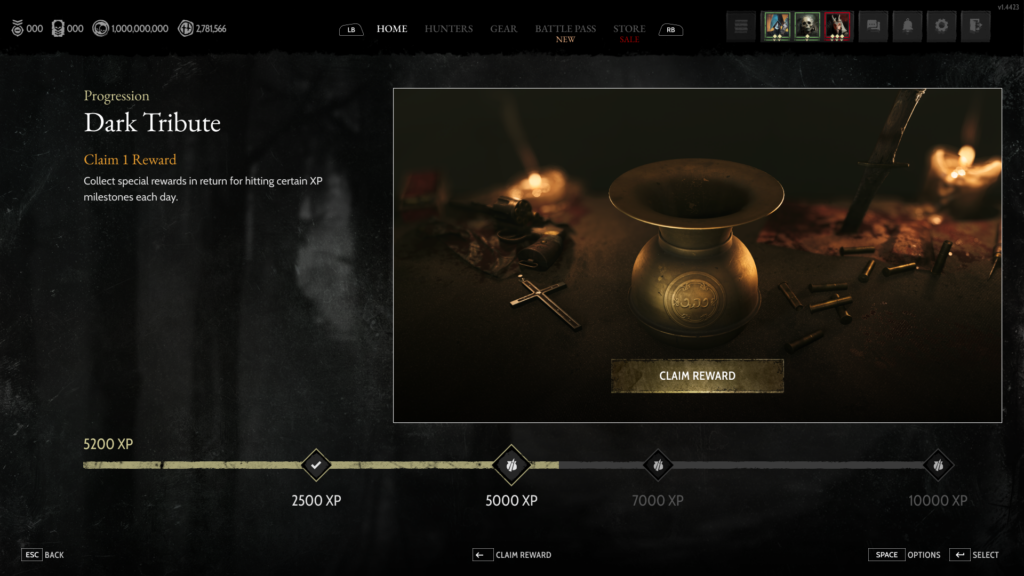This screenshot has width=1024, height=576.
Task: Open the list menu icon
Action: tap(741, 27)
